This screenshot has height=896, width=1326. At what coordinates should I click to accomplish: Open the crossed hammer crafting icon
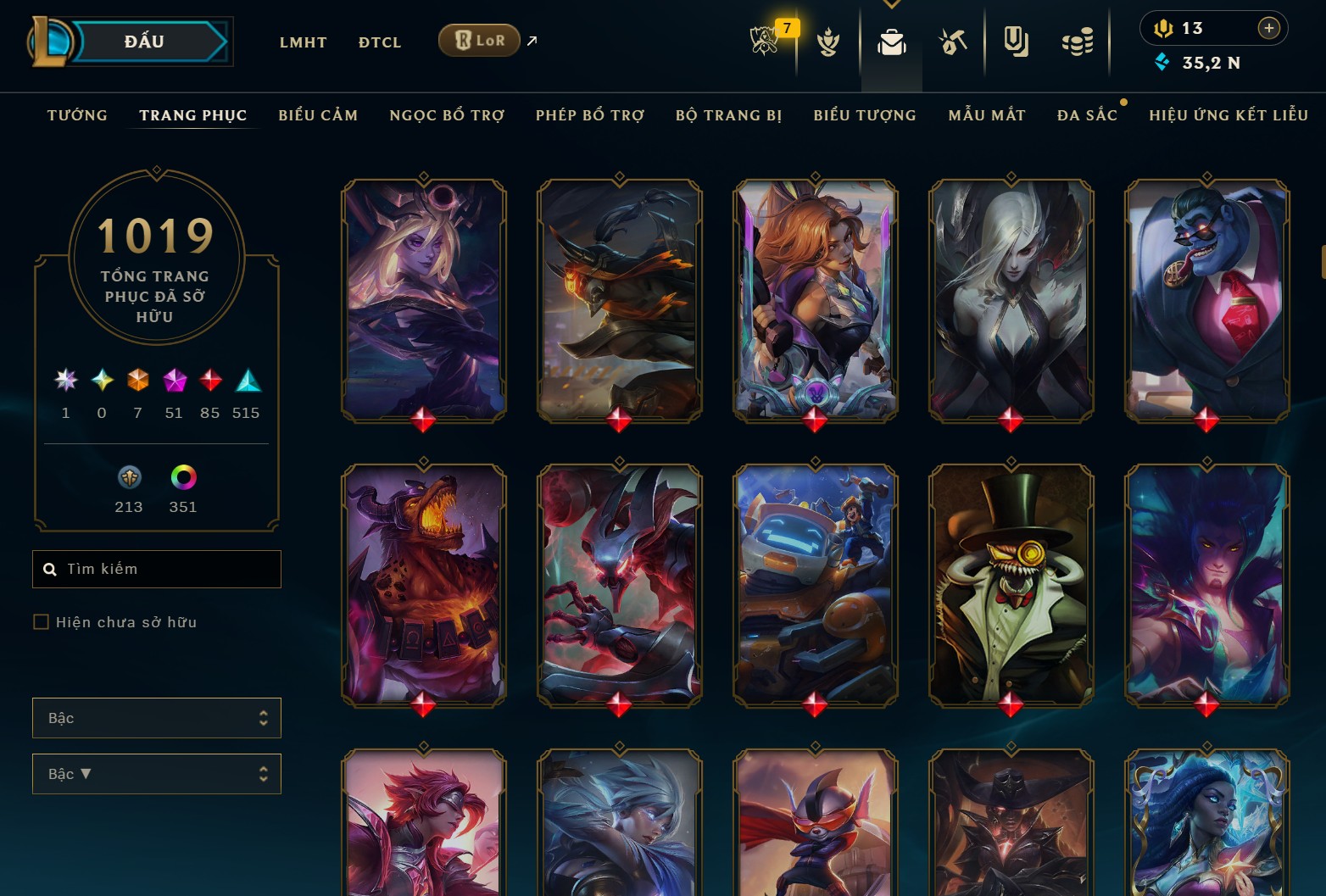pyautogui.click(x=953, y=42)
